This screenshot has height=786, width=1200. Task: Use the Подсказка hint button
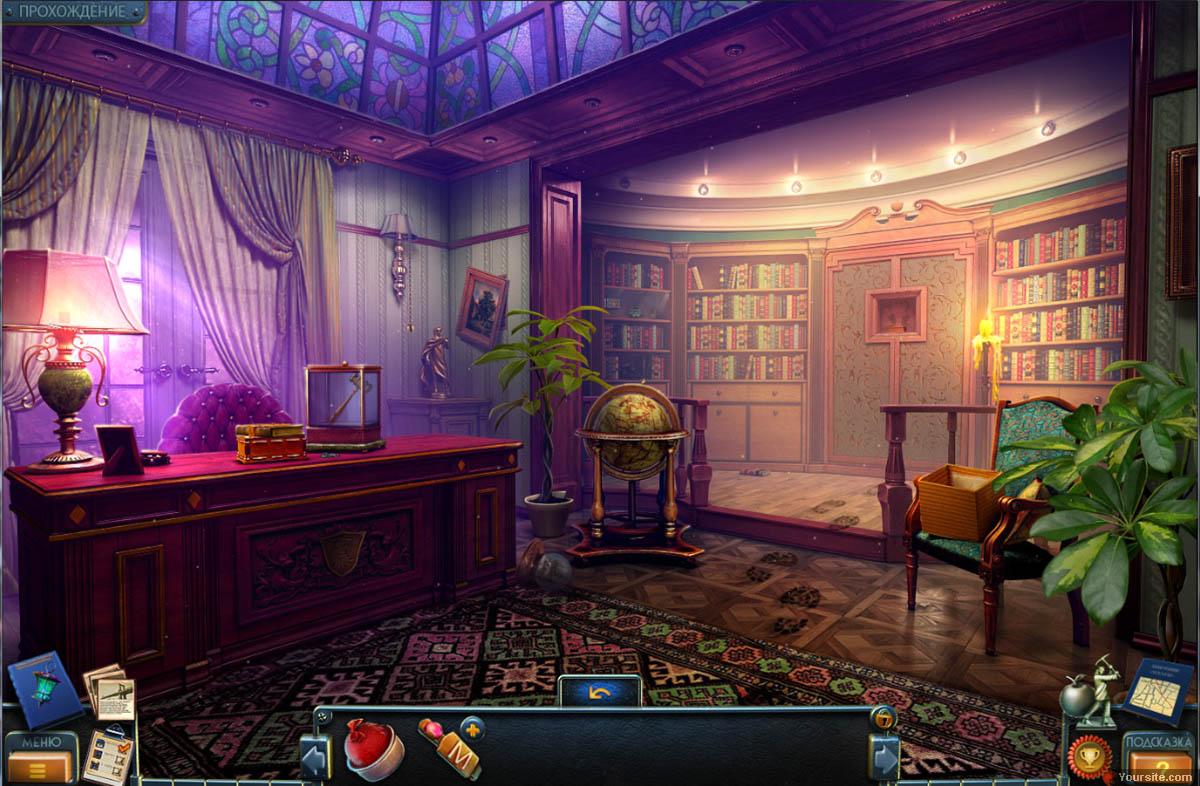point(1159,755)
